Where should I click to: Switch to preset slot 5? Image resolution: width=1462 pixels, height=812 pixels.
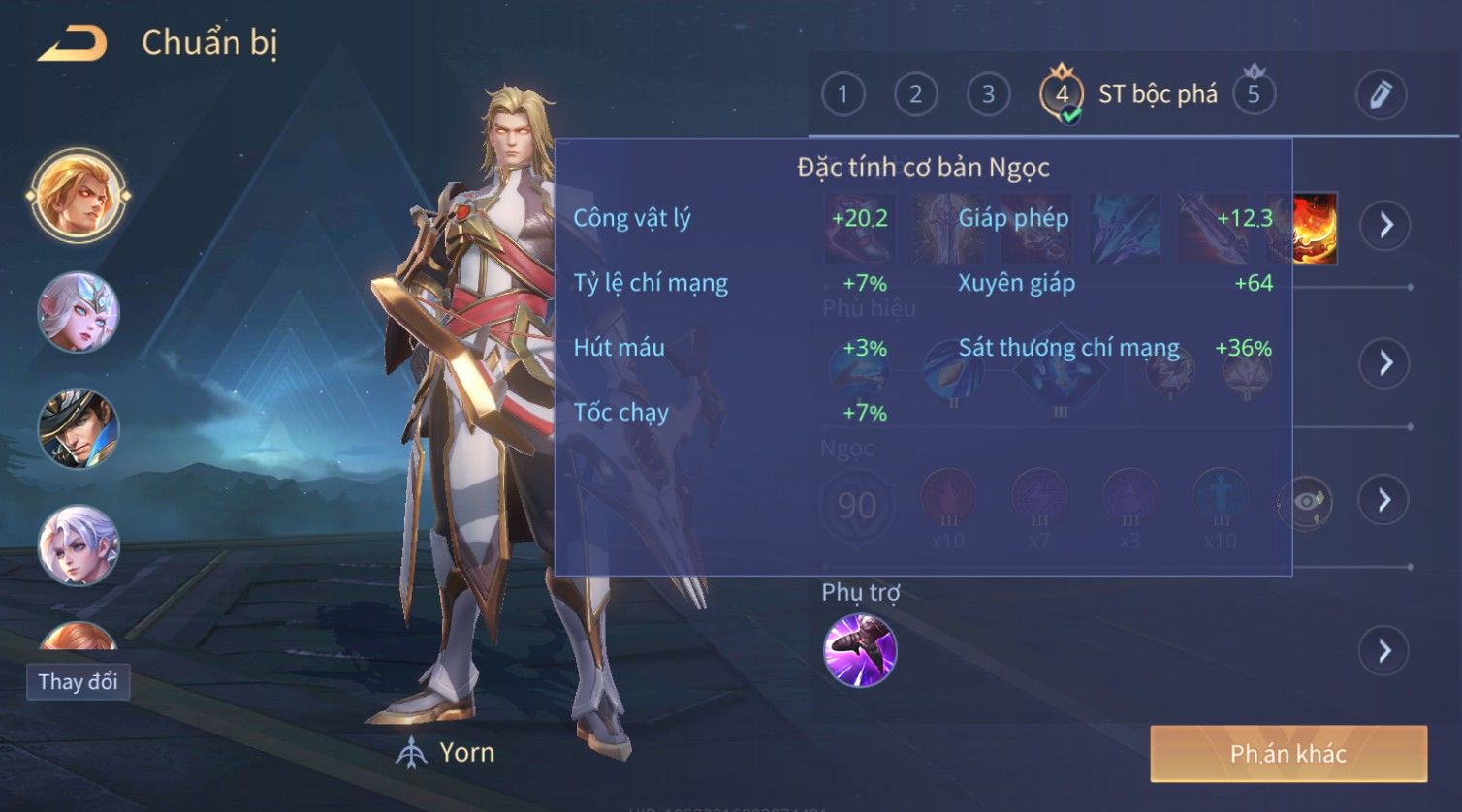click(1254, 94)
